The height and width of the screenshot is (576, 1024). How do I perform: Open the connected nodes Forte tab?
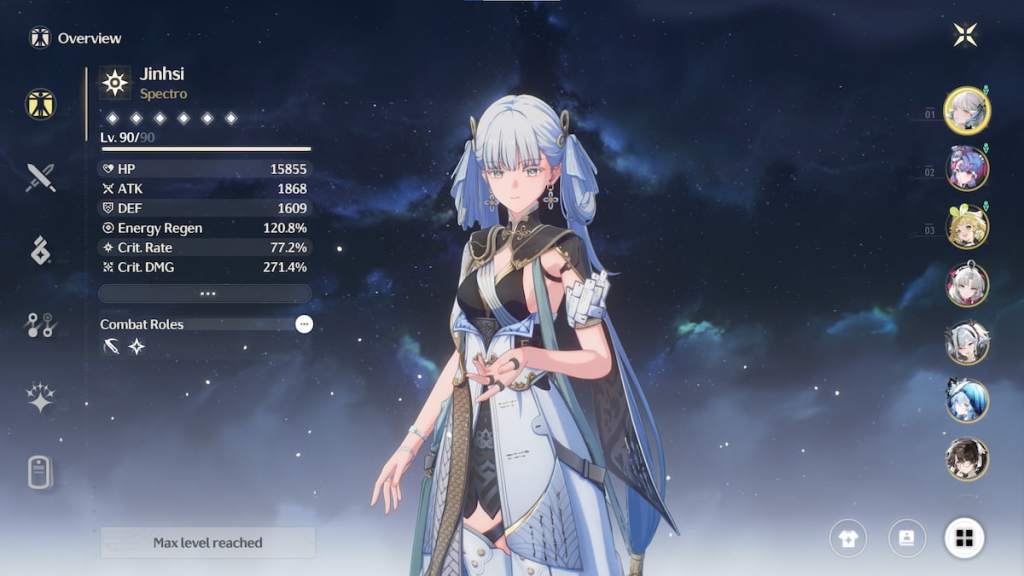[x=40, y=324]
